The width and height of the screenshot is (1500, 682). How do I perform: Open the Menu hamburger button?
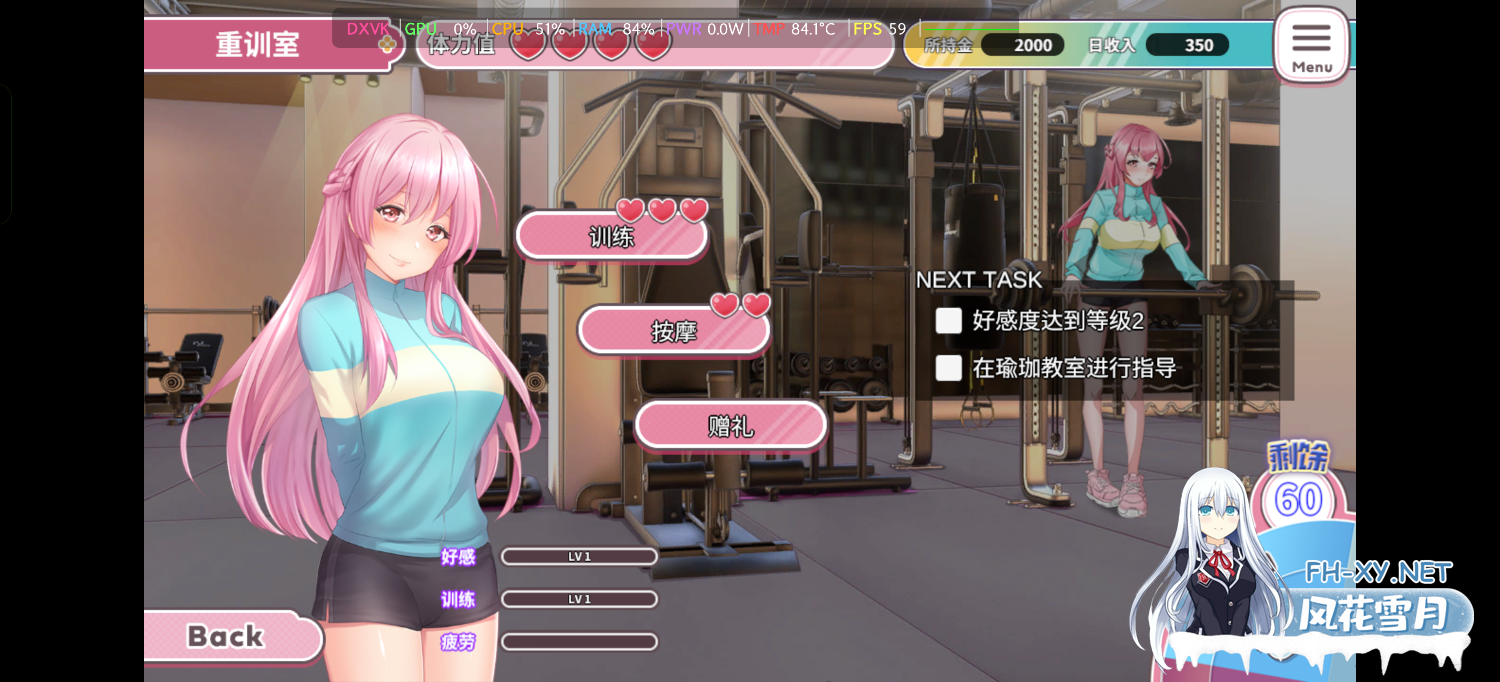coord(1311,44)
